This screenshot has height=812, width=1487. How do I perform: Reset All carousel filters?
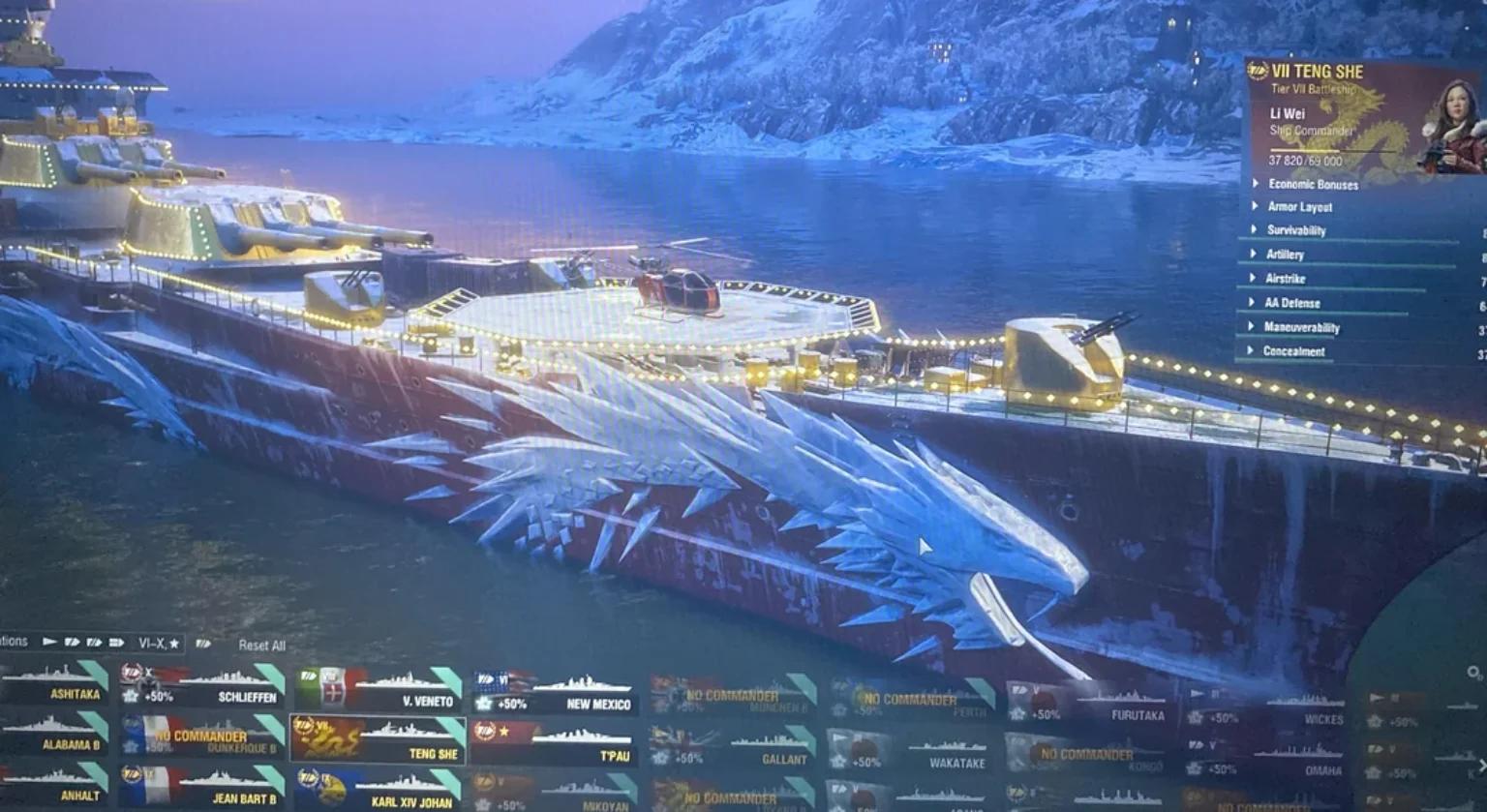point(261,646)
